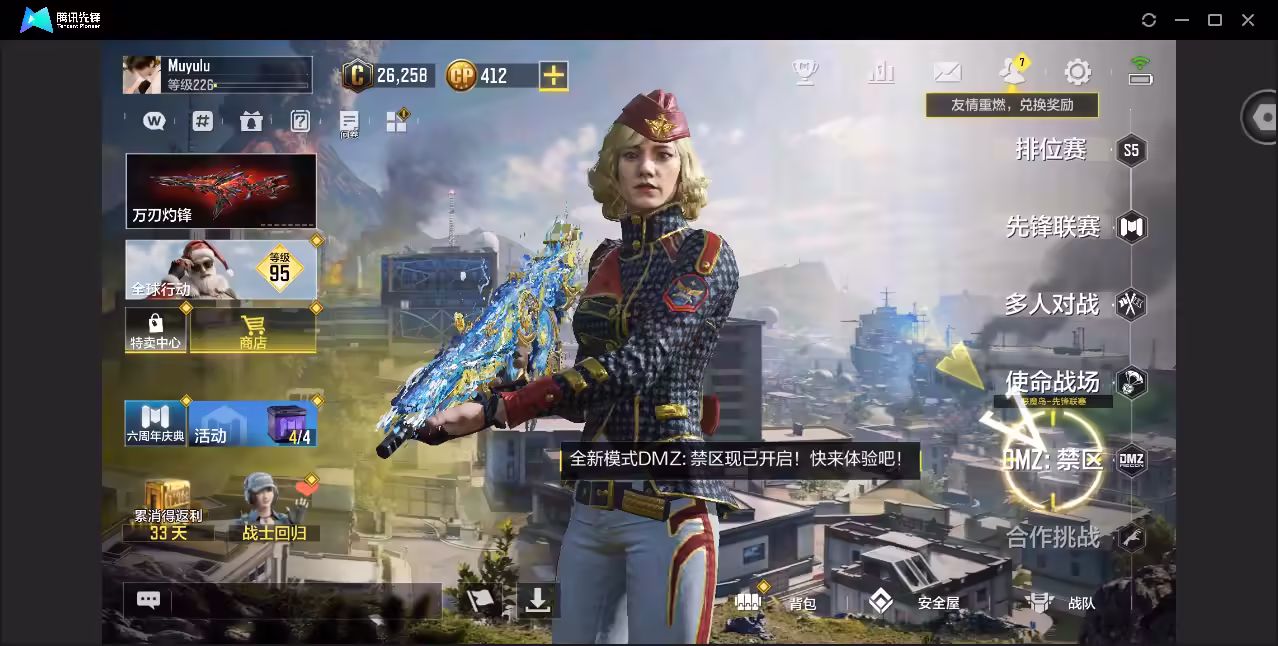Choose 多人对战 multiplayer mode
The width and height of the screenshot is (1278, 646).
(x=1052, y=304)
